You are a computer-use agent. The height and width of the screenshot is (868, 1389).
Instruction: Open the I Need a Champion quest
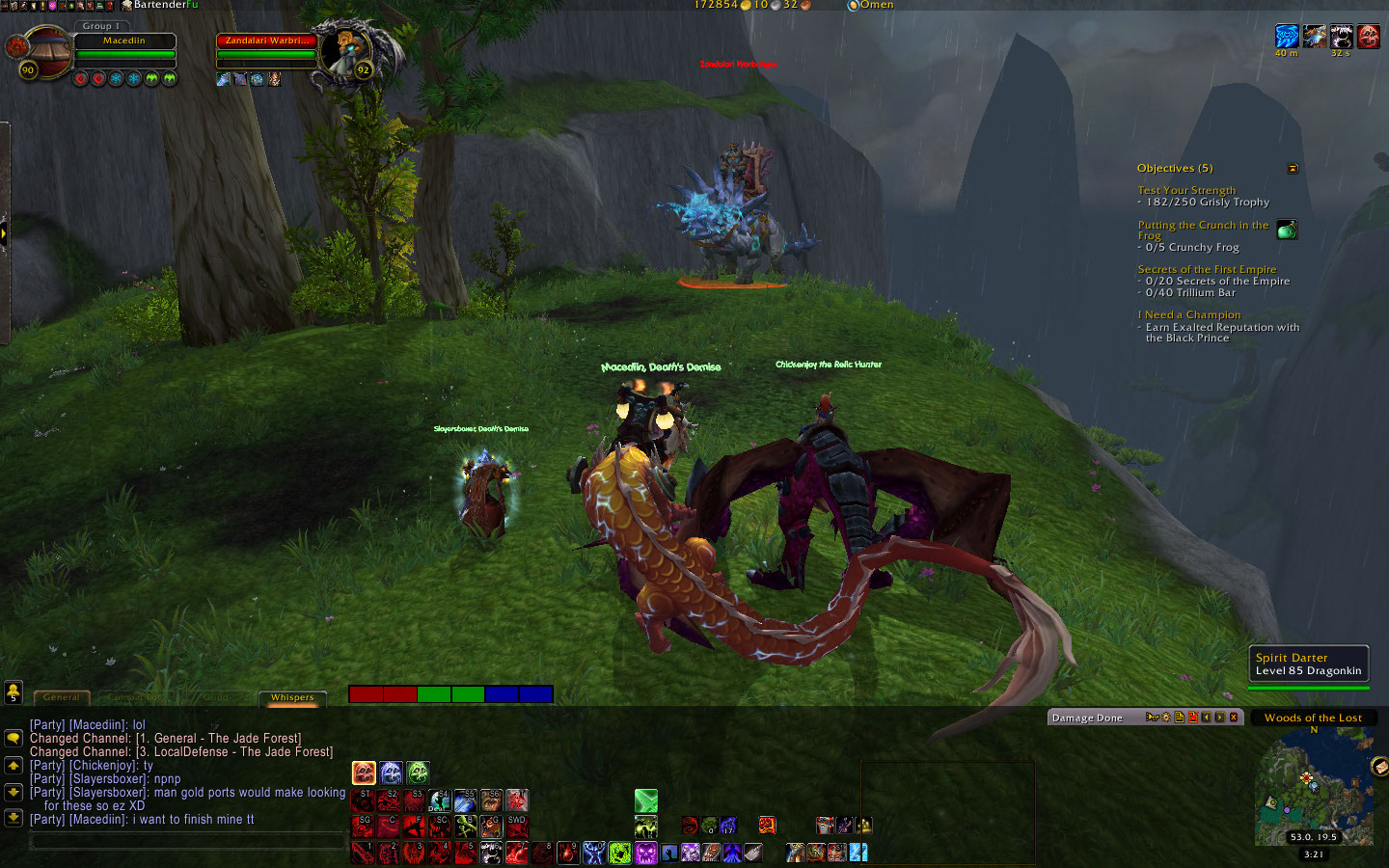[1189, 315]
